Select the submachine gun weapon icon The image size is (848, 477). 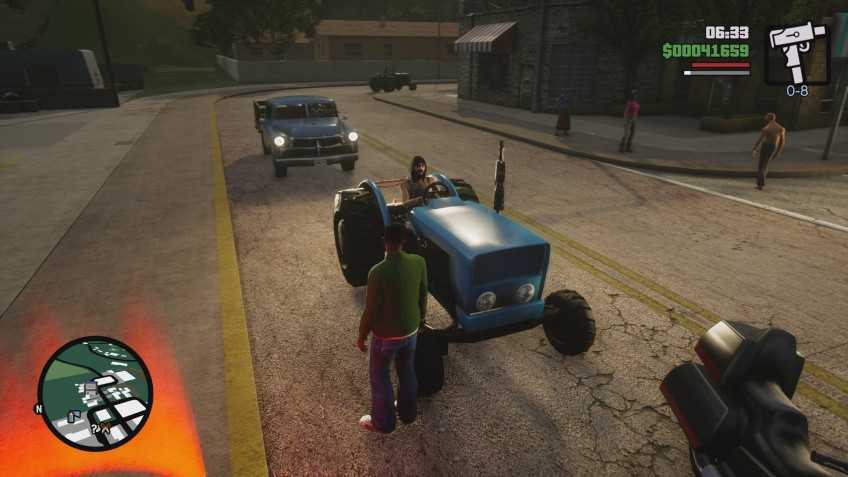(797, 51)
